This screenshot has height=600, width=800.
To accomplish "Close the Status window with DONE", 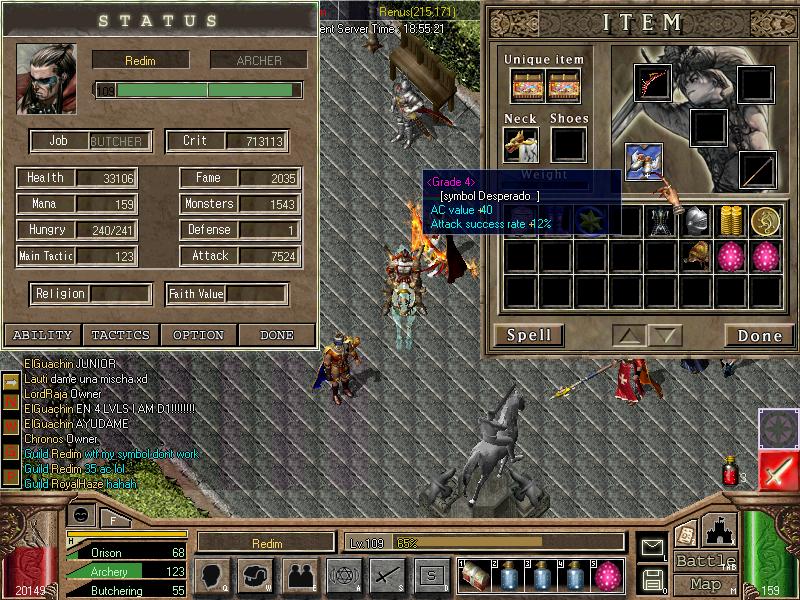I will [276, 335].
